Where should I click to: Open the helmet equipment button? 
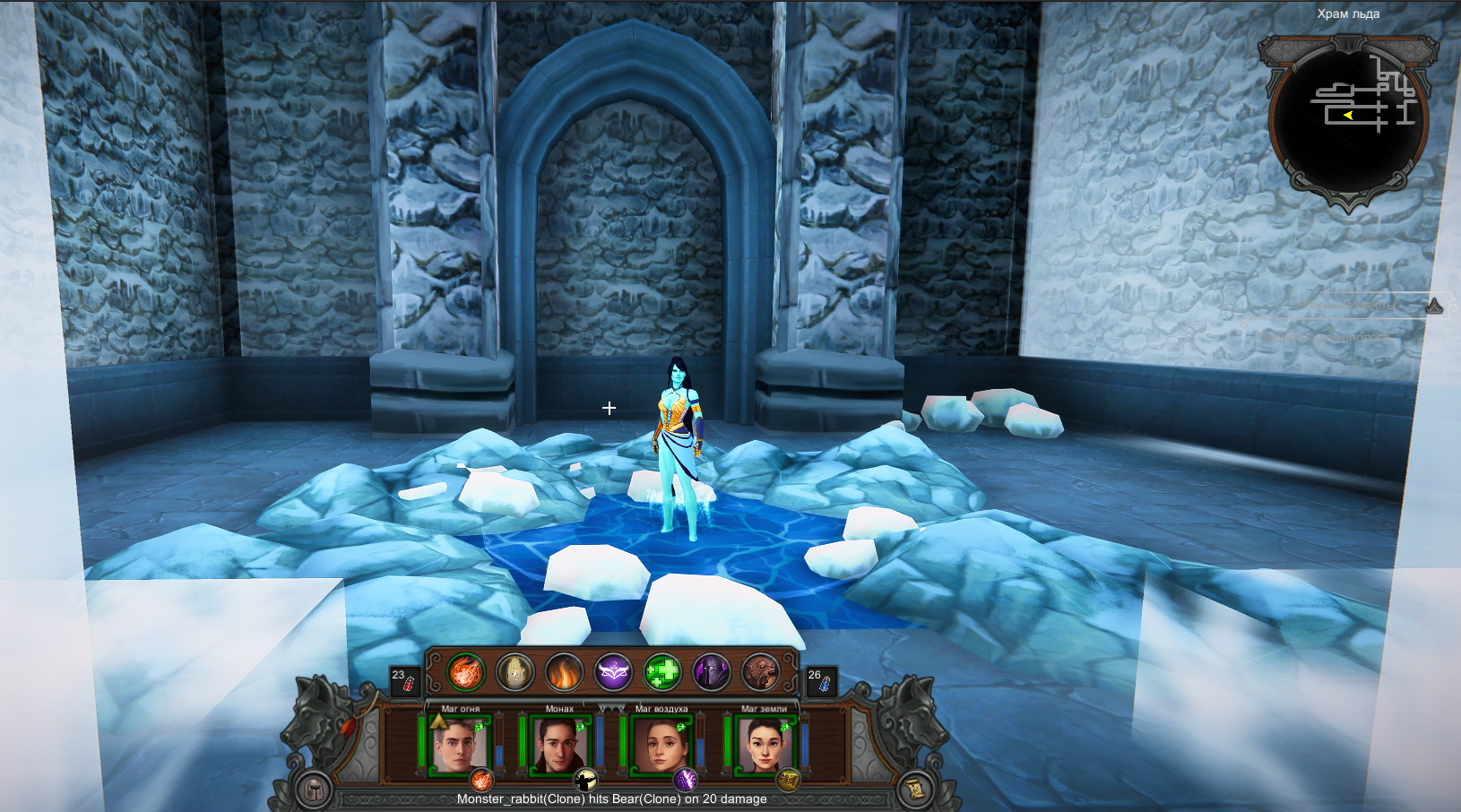(x=314, y=790)
